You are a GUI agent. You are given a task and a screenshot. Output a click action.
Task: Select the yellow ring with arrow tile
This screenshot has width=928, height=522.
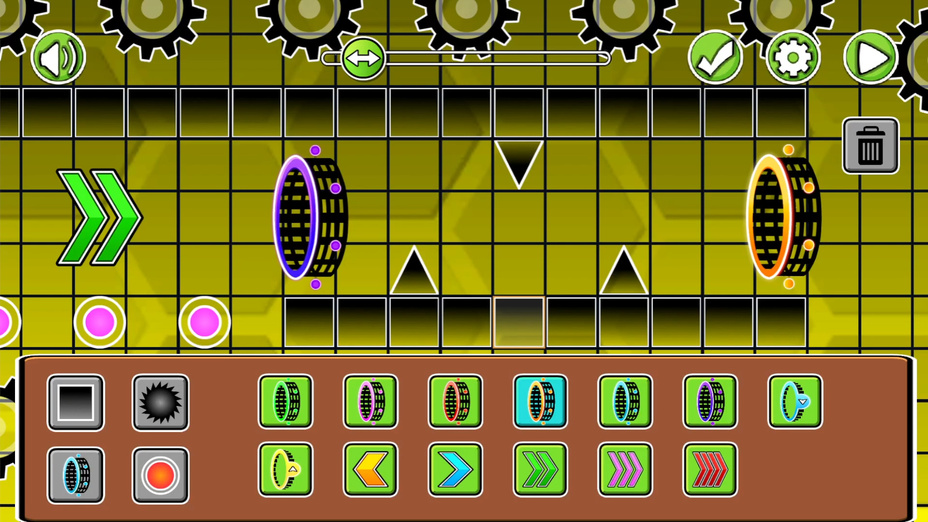pyautogui.click(x=286, y=469)
